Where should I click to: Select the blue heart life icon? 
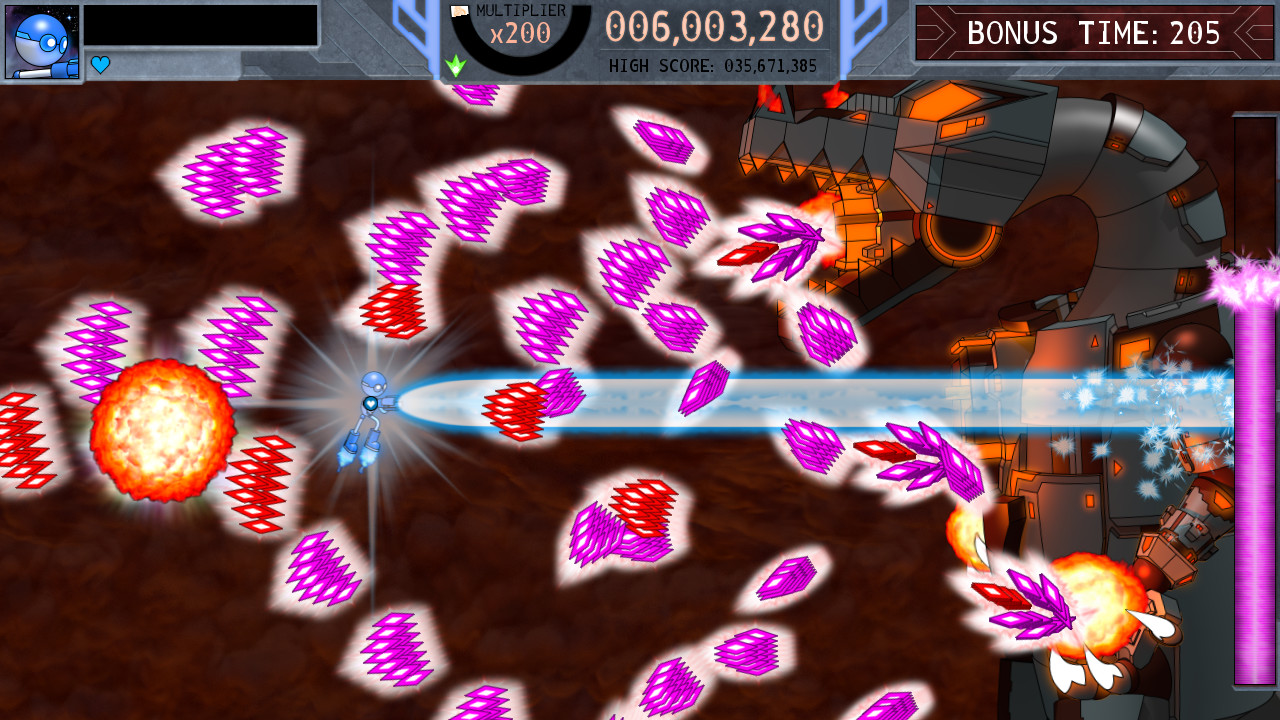click(x=98, y=64)
